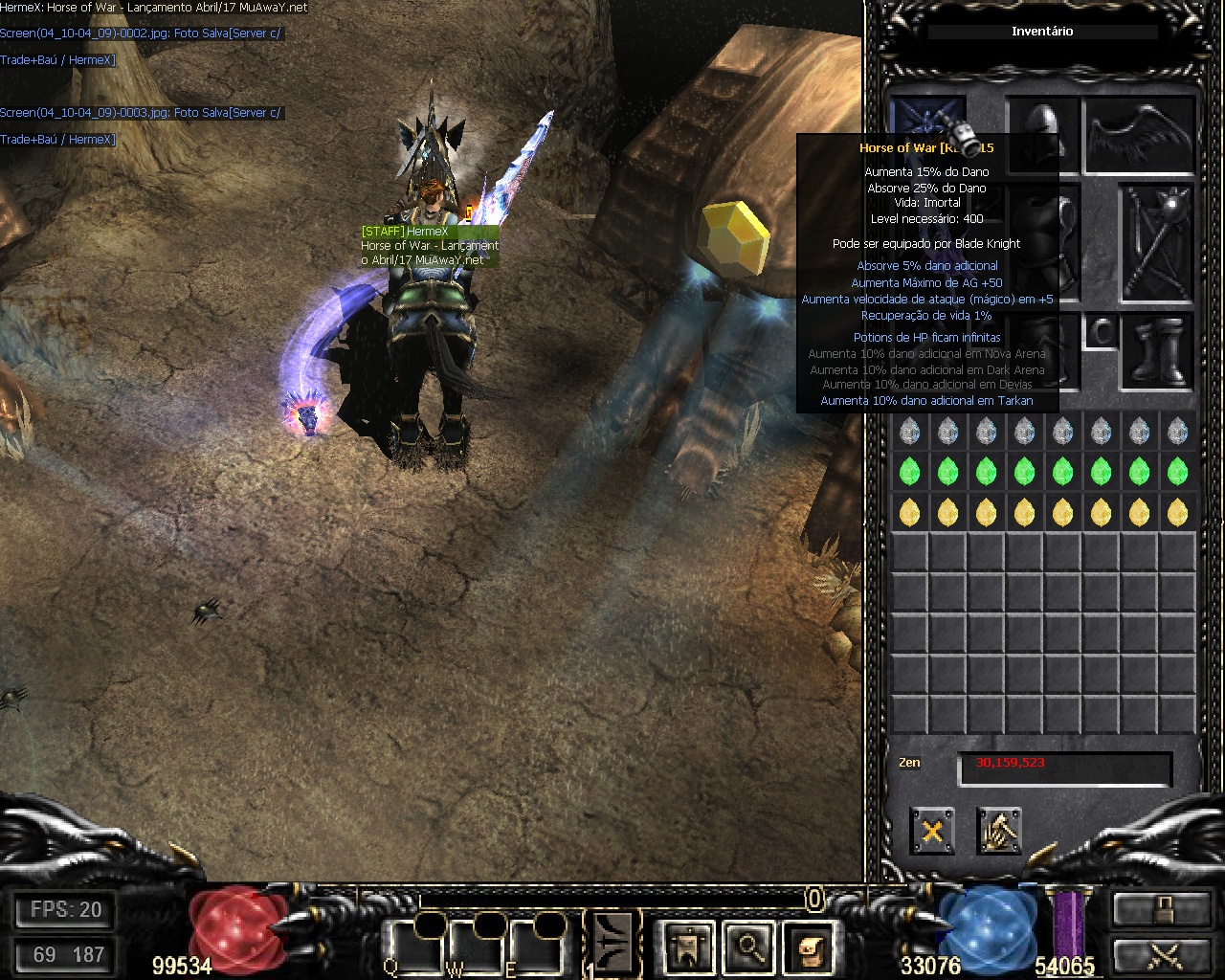The image size is (1225, 980).
Task: Open the repair hammer button in the inventory
Action: click(999, 831)
